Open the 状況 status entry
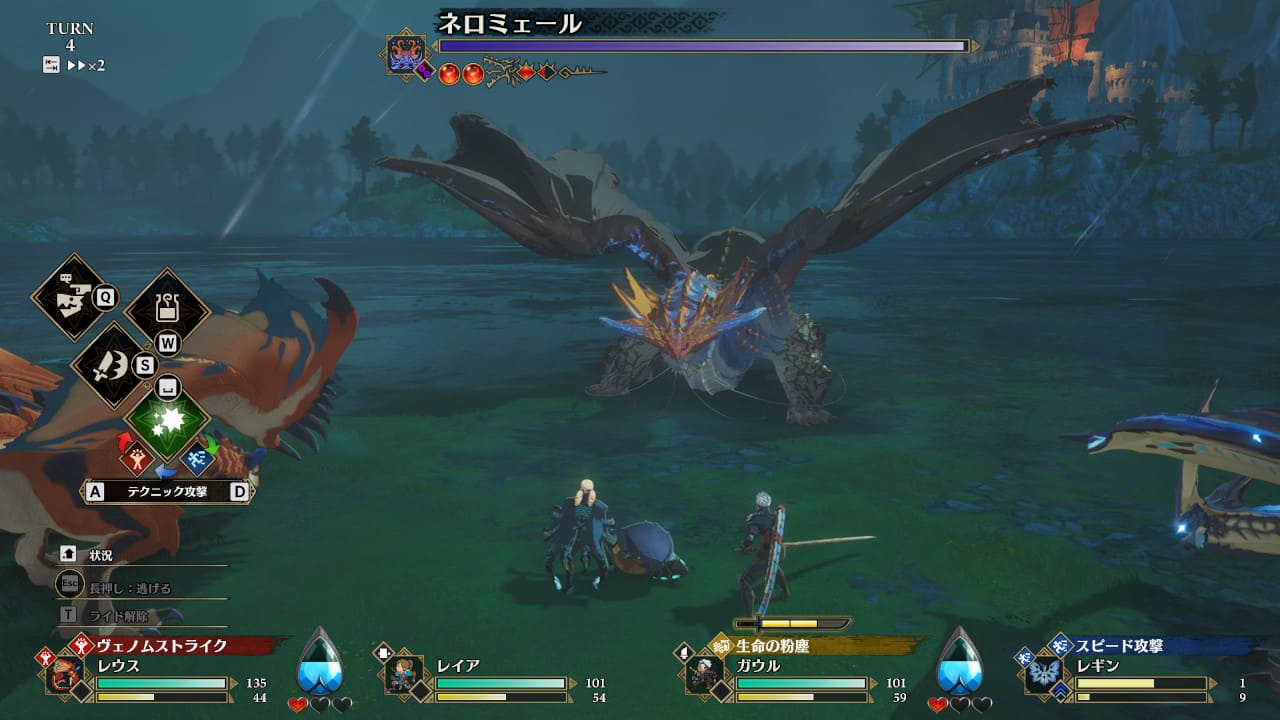The height and width of the screenshot is (720, 1280). pos(100,555)
